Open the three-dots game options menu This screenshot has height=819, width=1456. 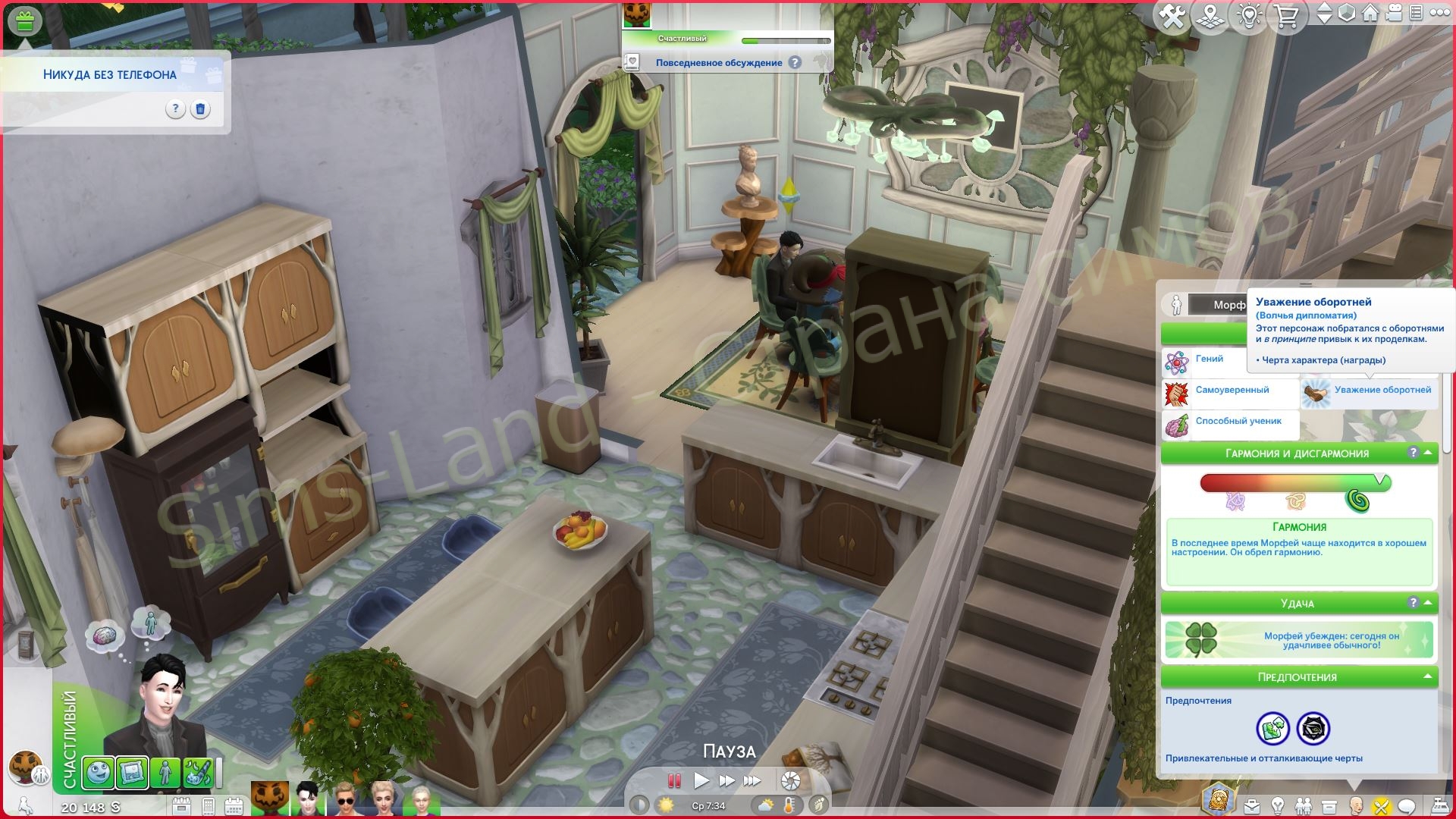click(1439, 13)
